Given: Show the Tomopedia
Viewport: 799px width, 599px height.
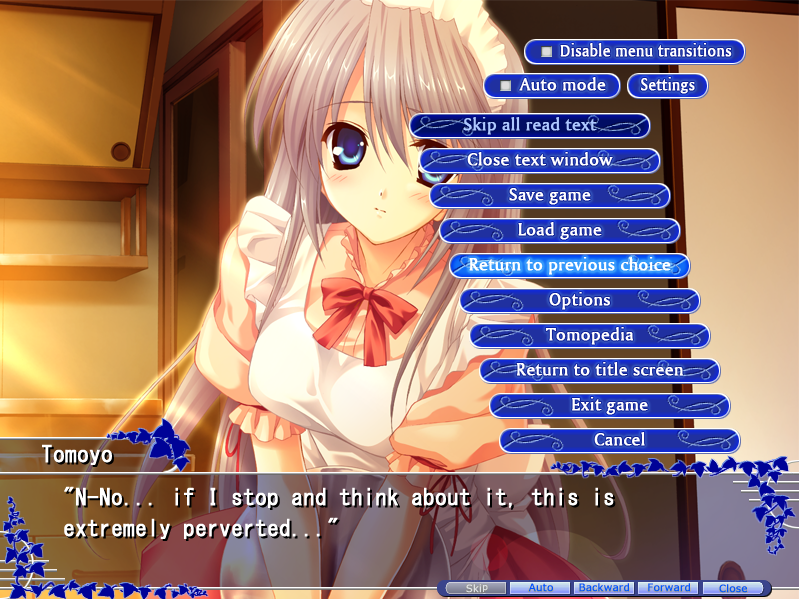Looking at the screenshot, I should [590, 335].
